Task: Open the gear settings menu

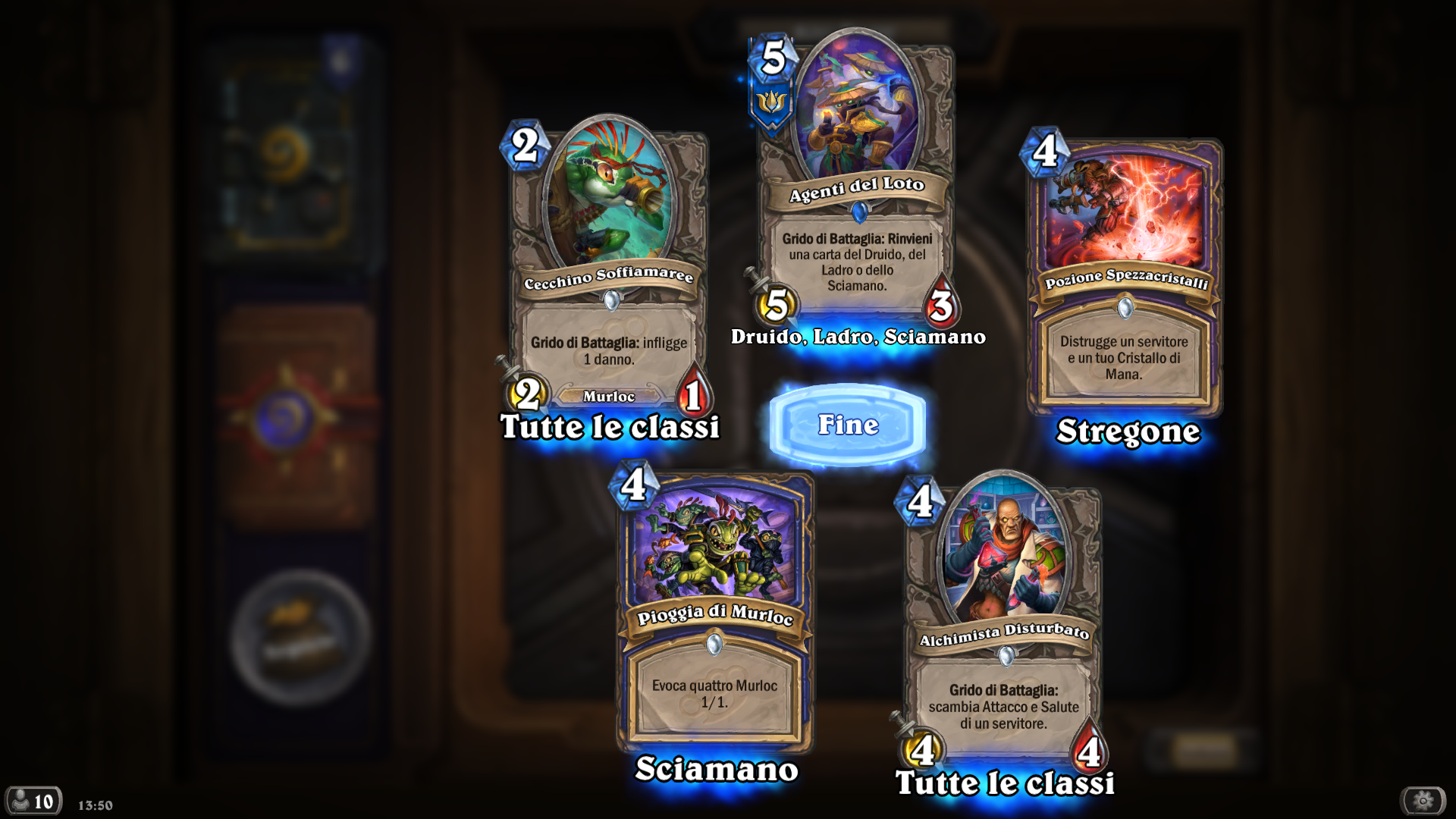Action: tap(1423, 800)
